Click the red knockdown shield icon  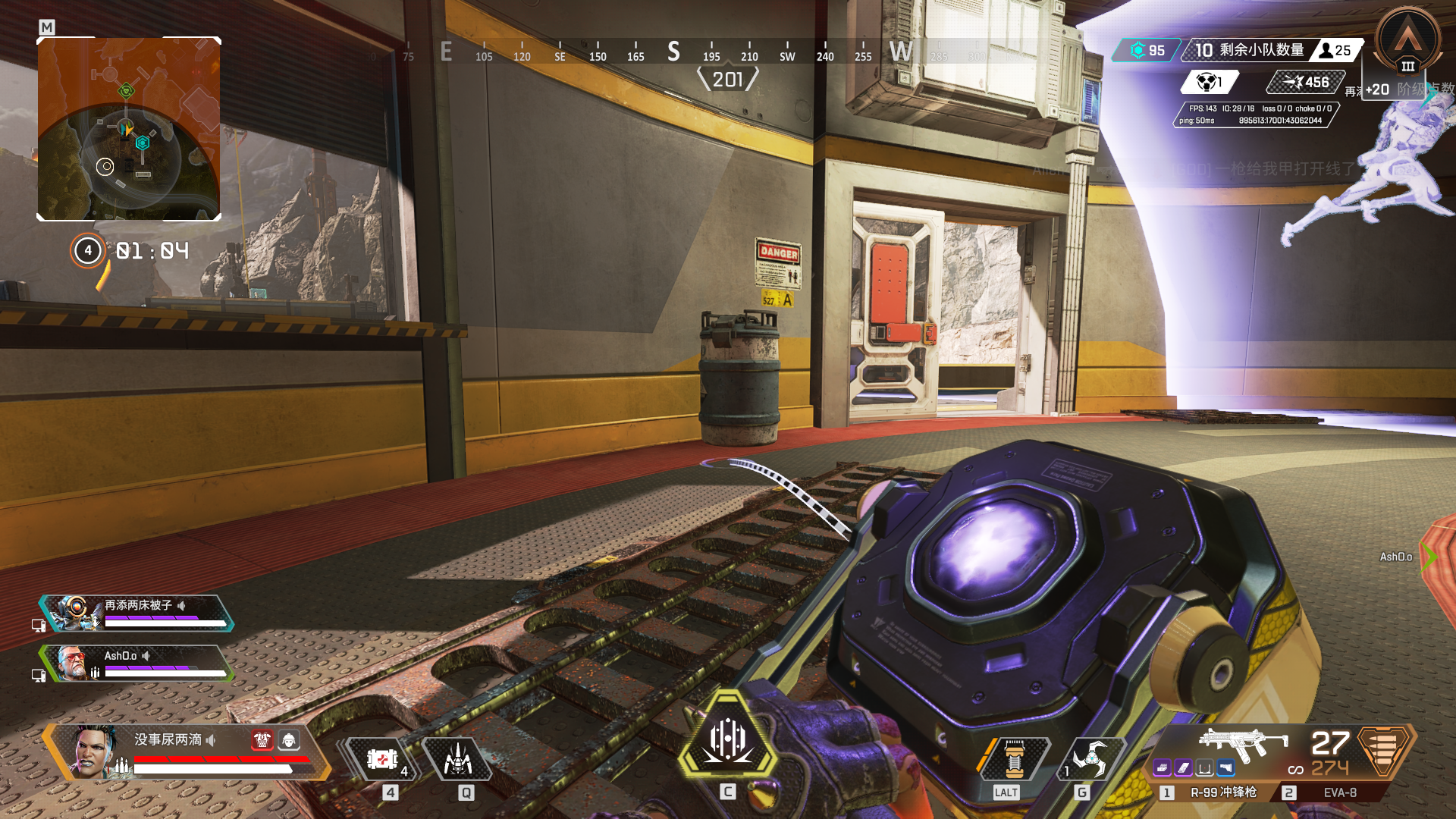pos(262,739)
